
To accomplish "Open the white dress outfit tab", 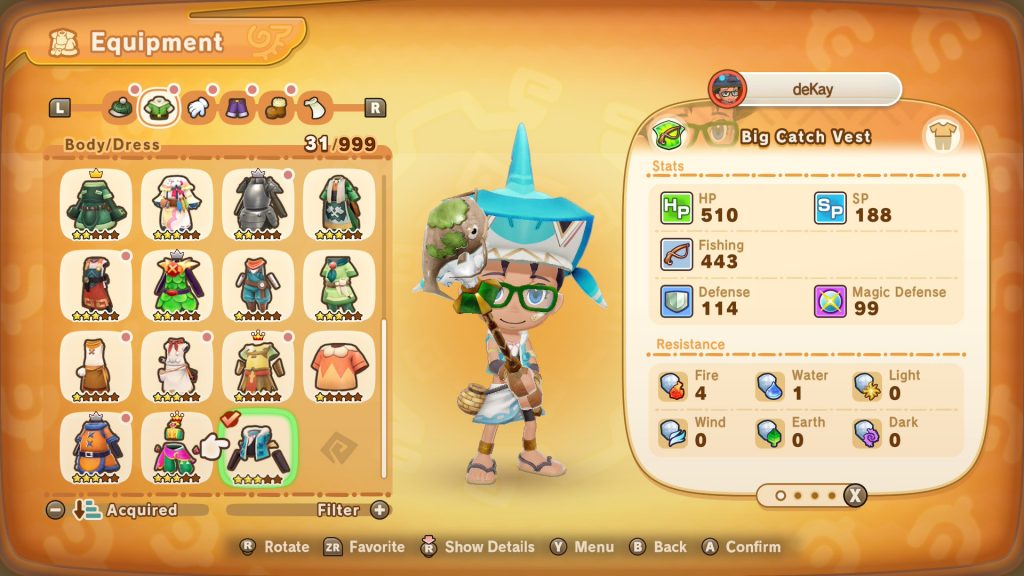I will 314,107.
